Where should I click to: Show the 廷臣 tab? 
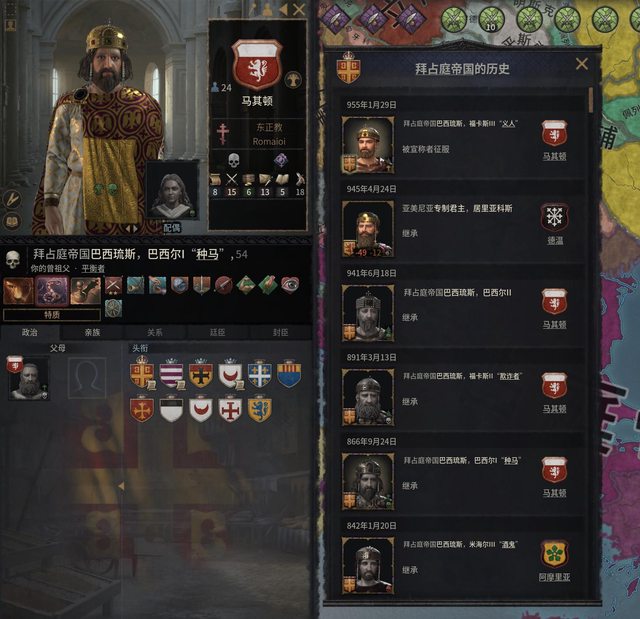pyautogui.click(x=217, y=332)
